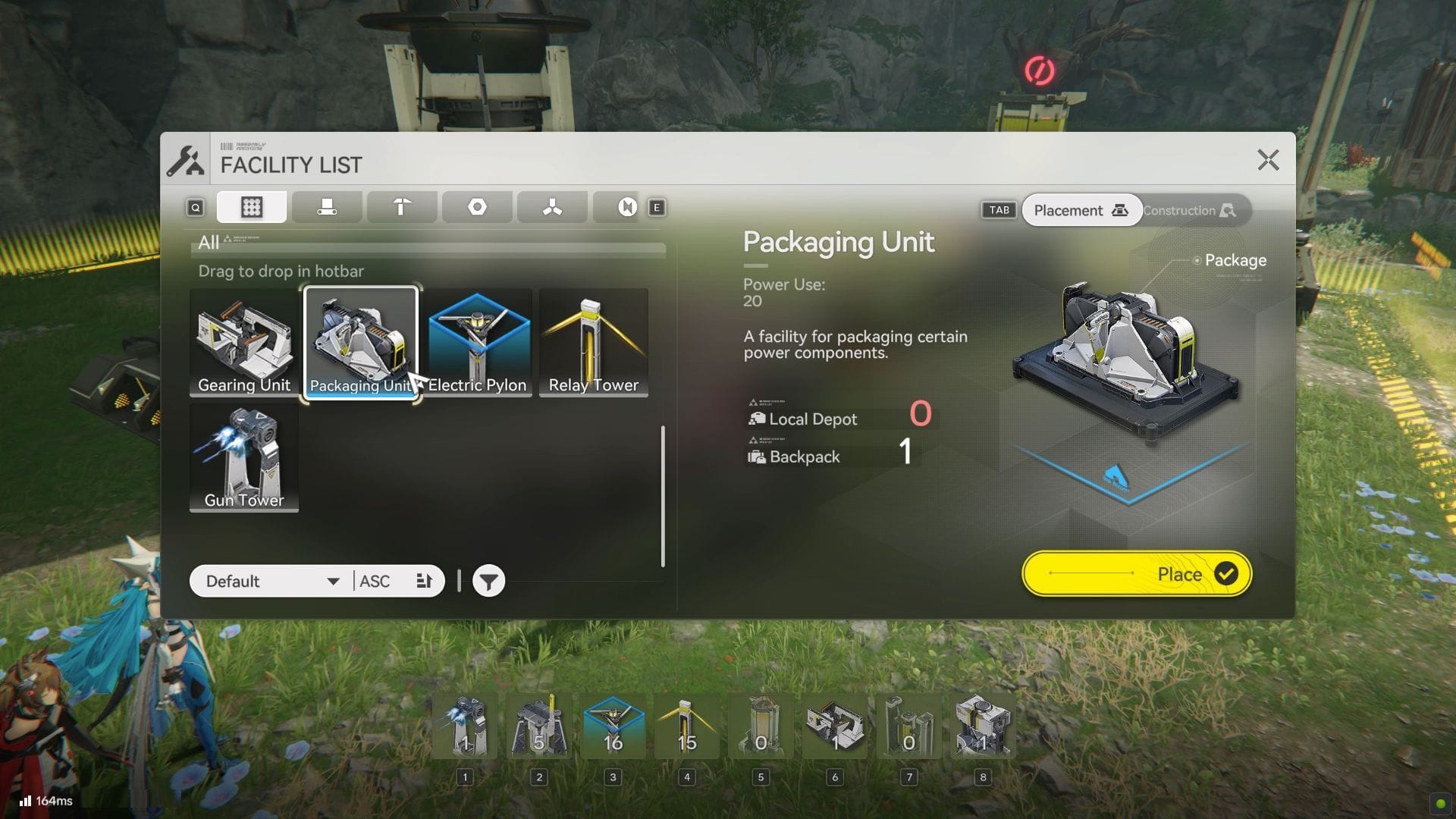Switch to the three-blade fan category tab
1456x819 pixels.
(552, 207)
